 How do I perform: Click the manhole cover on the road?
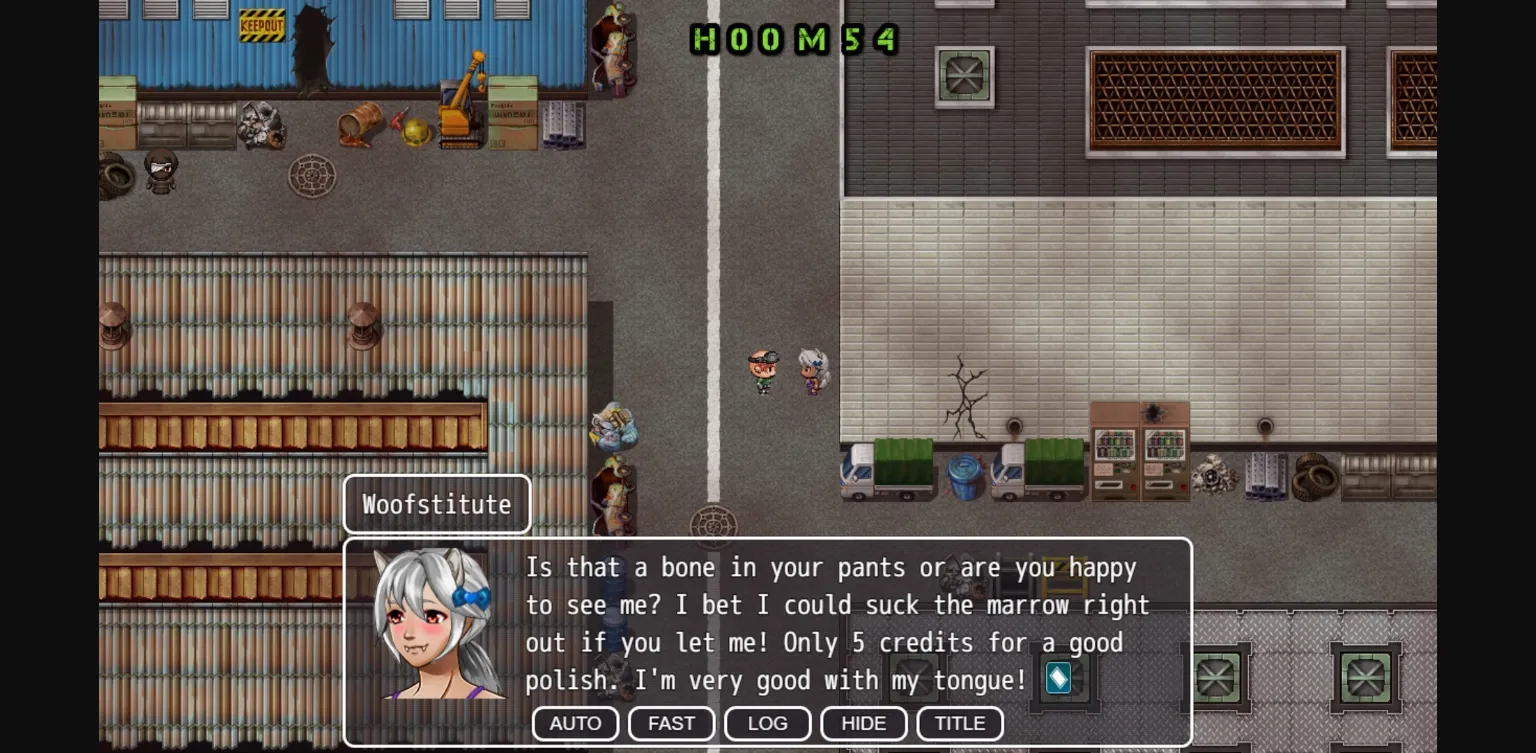click(714, 524)
